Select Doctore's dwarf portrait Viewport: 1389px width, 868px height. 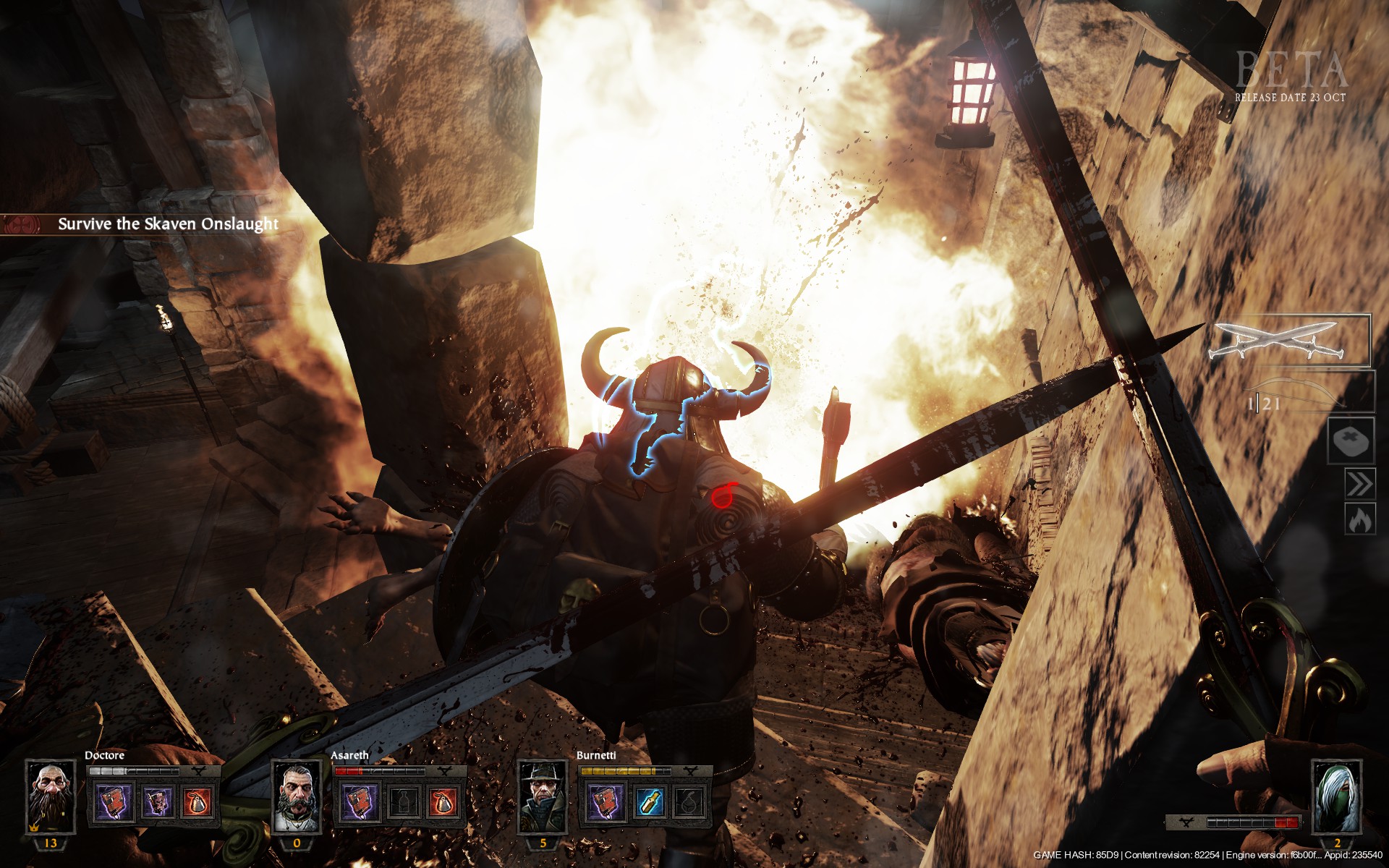pyautogui.click(x=51, y=796)
